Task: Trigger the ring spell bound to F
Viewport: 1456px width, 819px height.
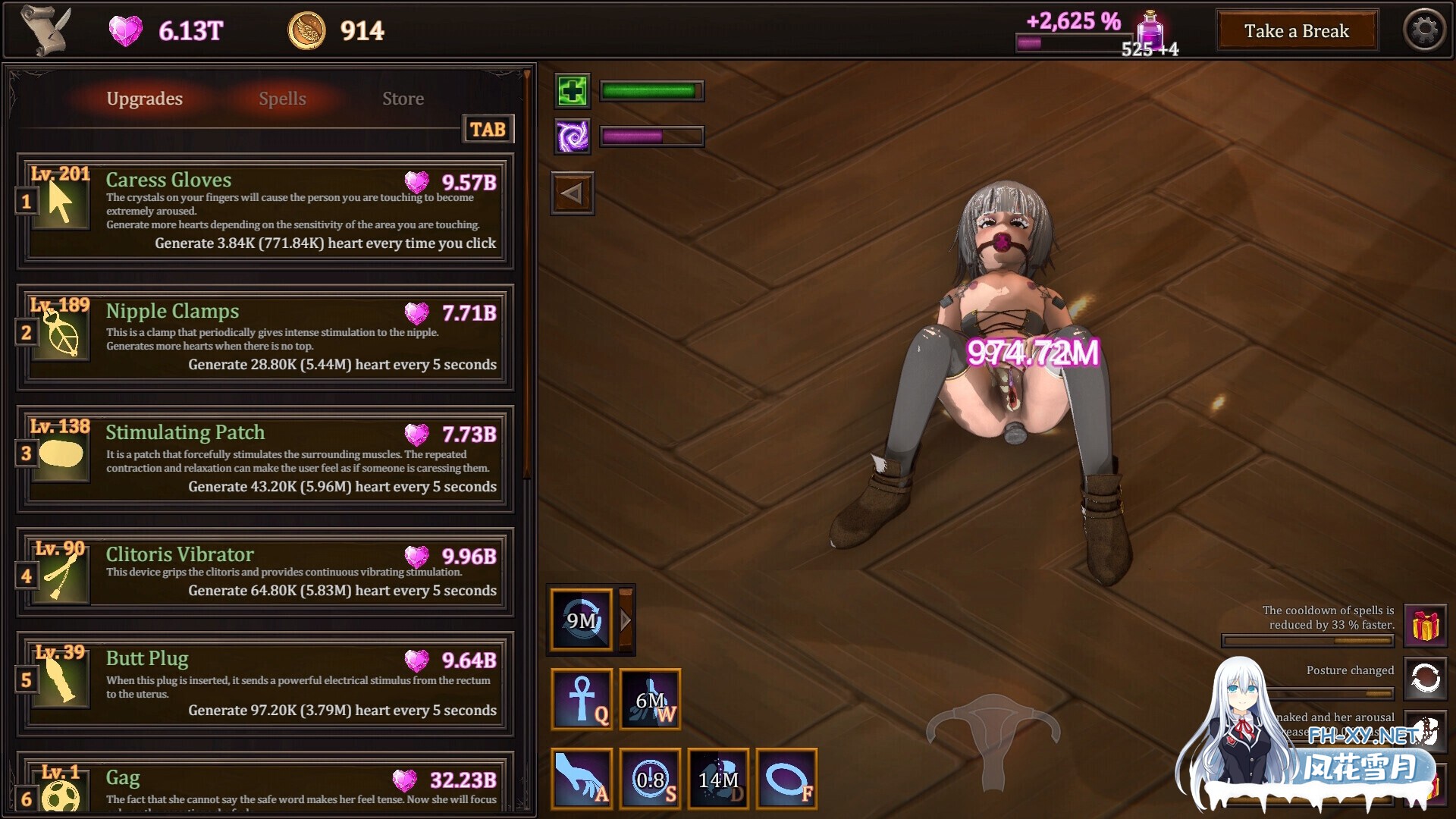Action: coord(786,779)
